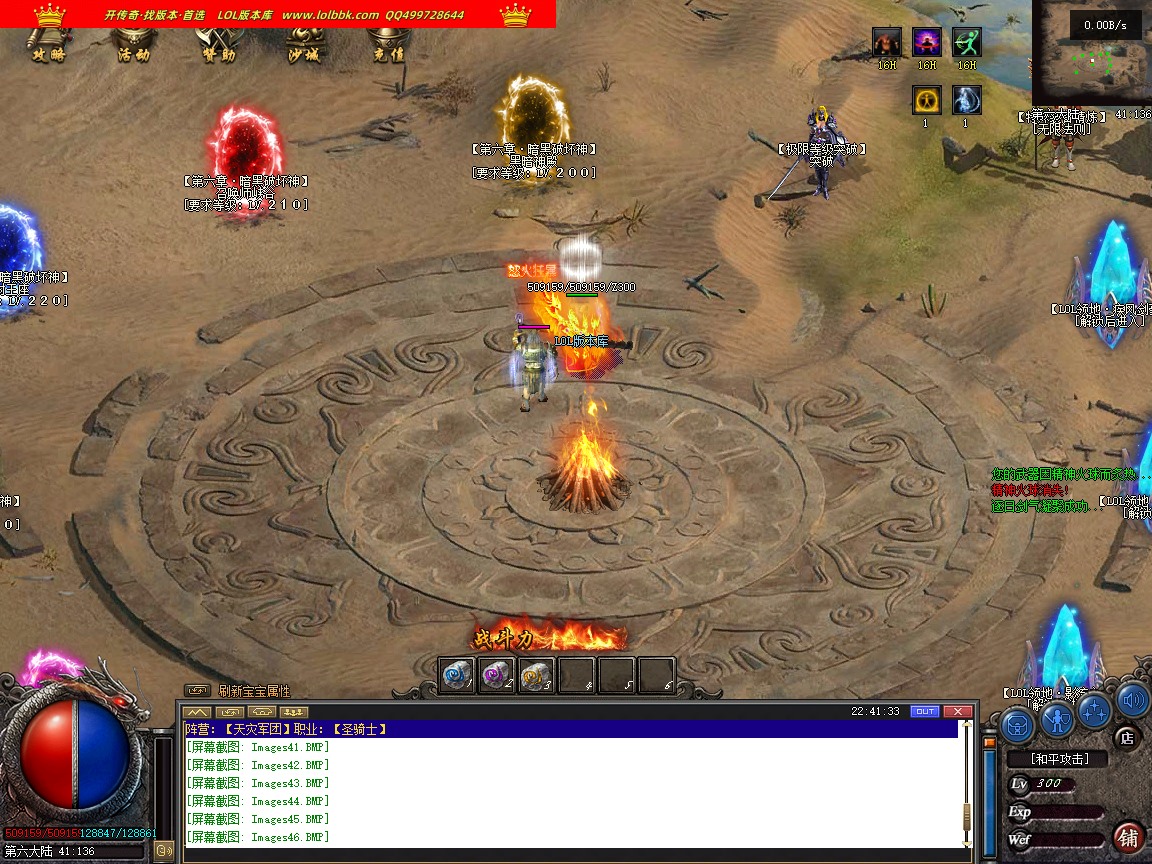Select the brute warrior buff icon

click(x=887, y=42)
